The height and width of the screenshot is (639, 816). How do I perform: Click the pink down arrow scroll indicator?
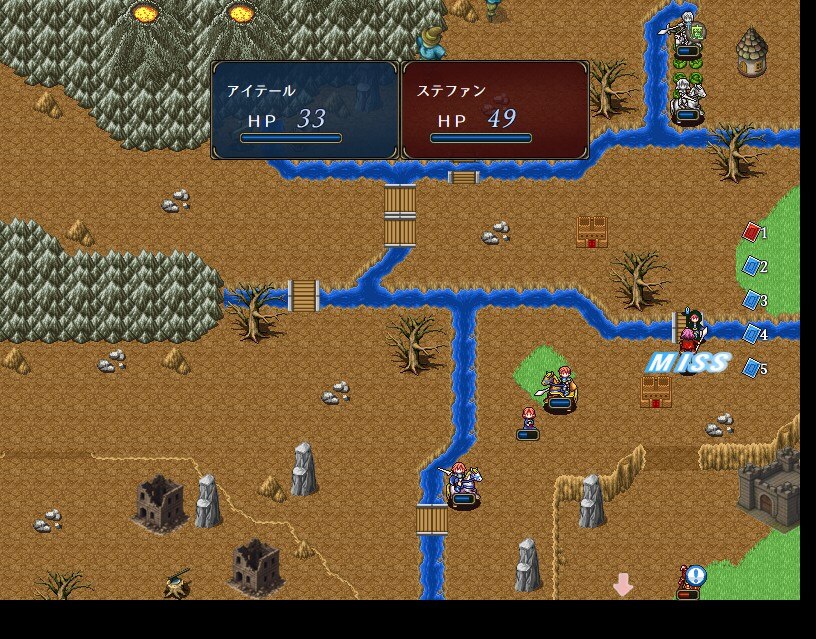[623, 584]
